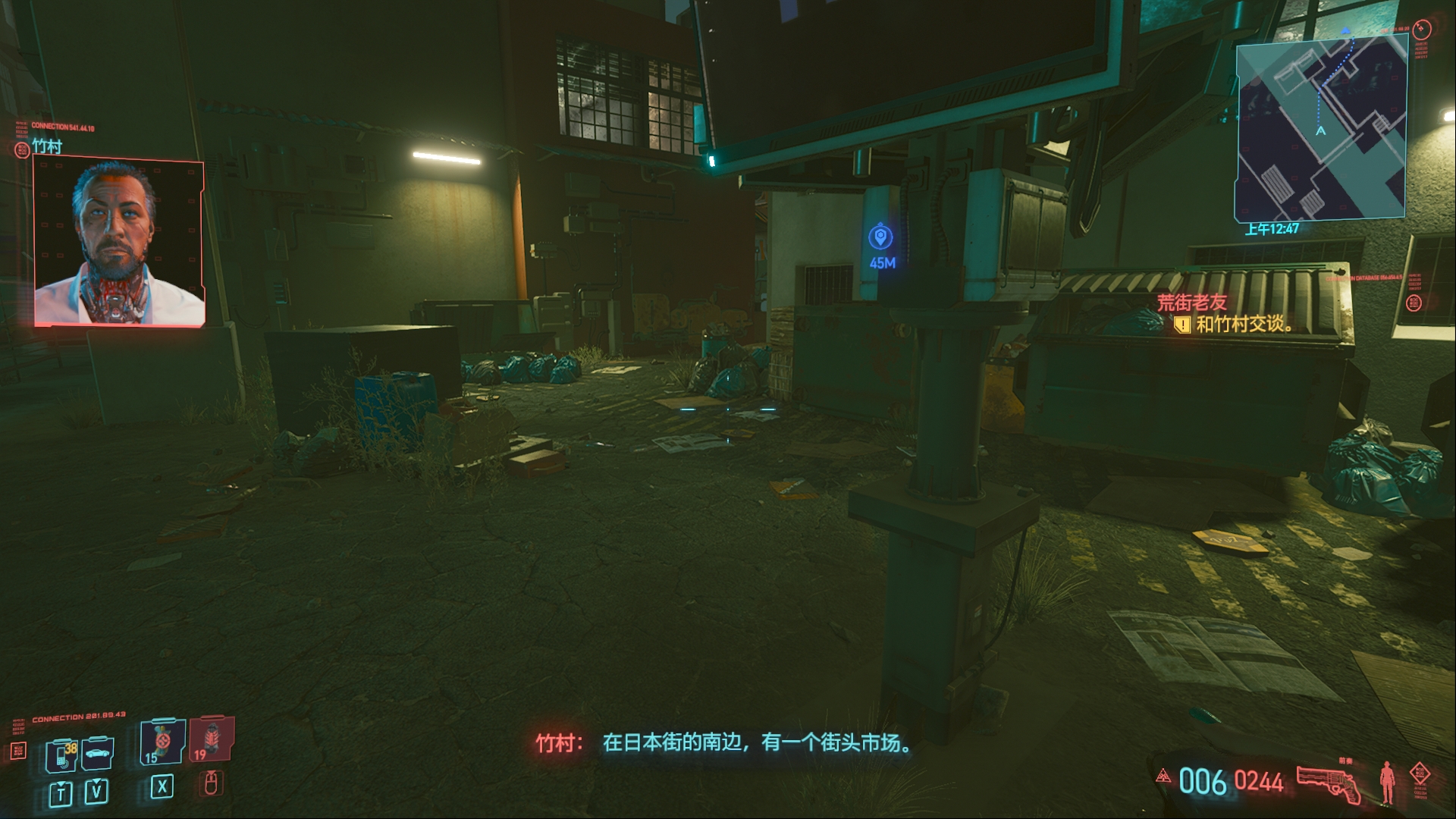Click the A destination marker on the minimap
This screenshot has width=1456, height=819.
[1319, 131]
